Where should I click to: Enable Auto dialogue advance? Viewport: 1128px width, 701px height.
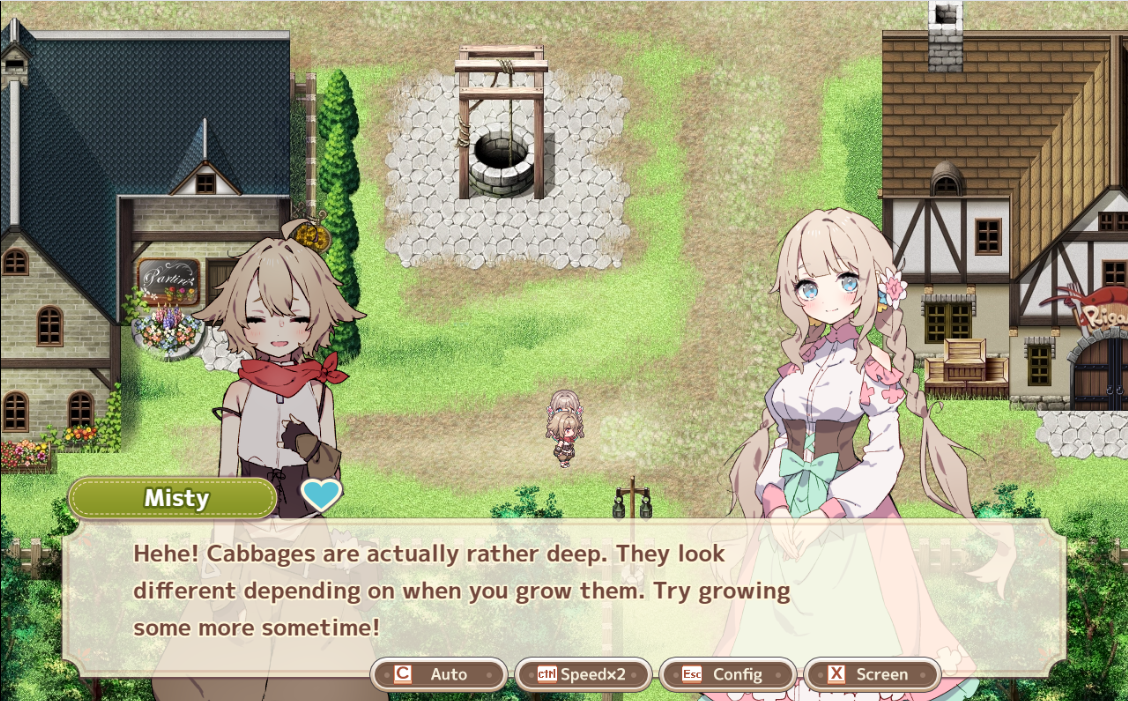439,674
